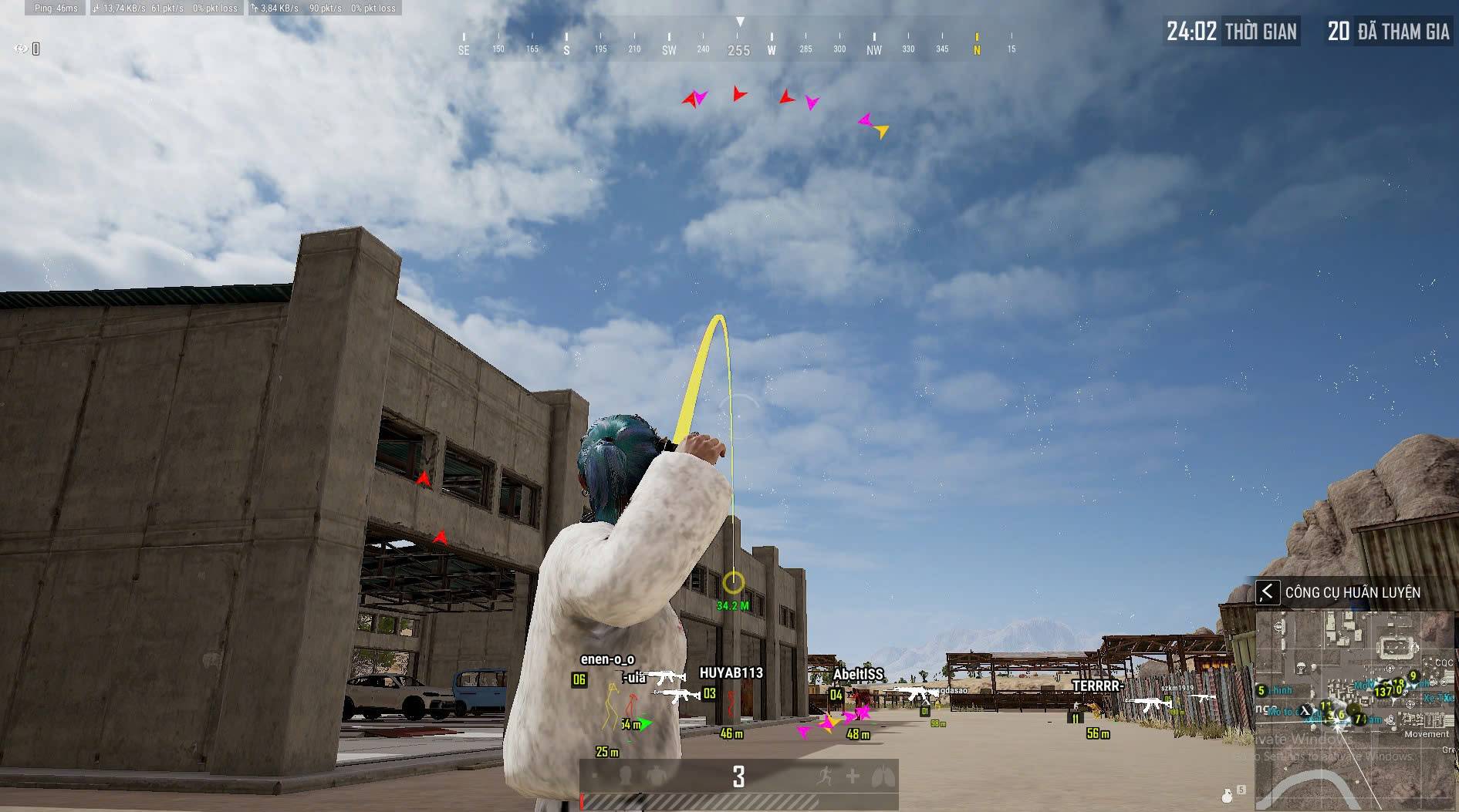
Task: Click the number 9 marker on the minimap
Action: (x=1413, y=676)
